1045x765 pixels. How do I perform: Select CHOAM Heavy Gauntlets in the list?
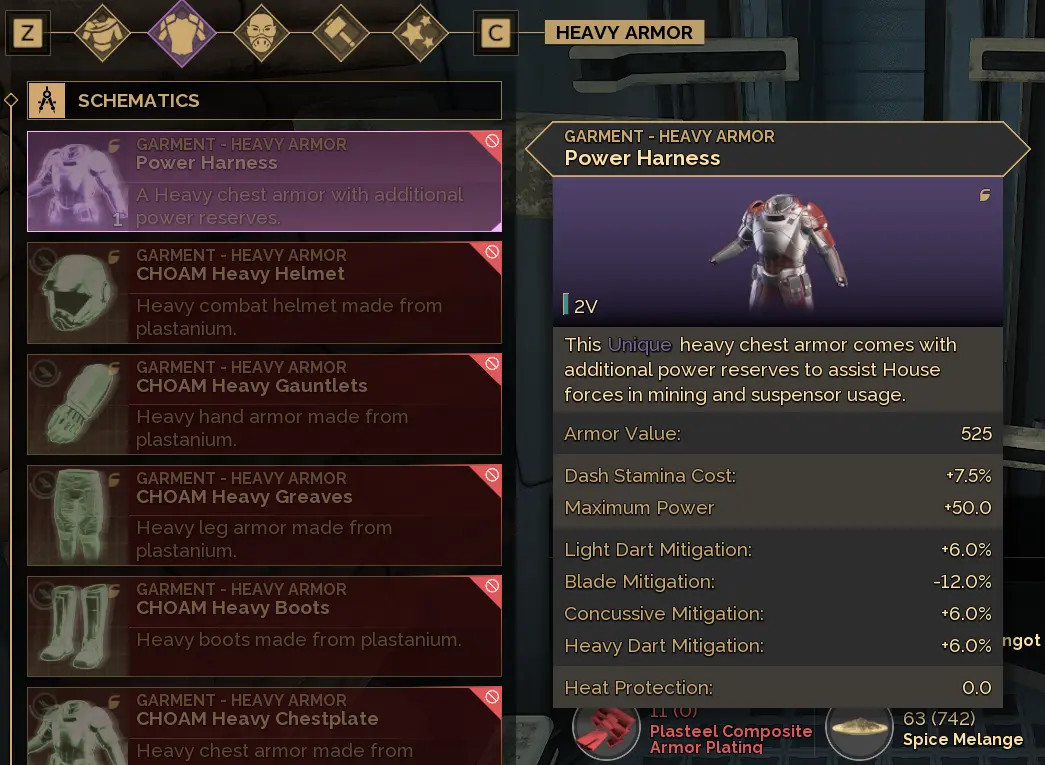264,404
